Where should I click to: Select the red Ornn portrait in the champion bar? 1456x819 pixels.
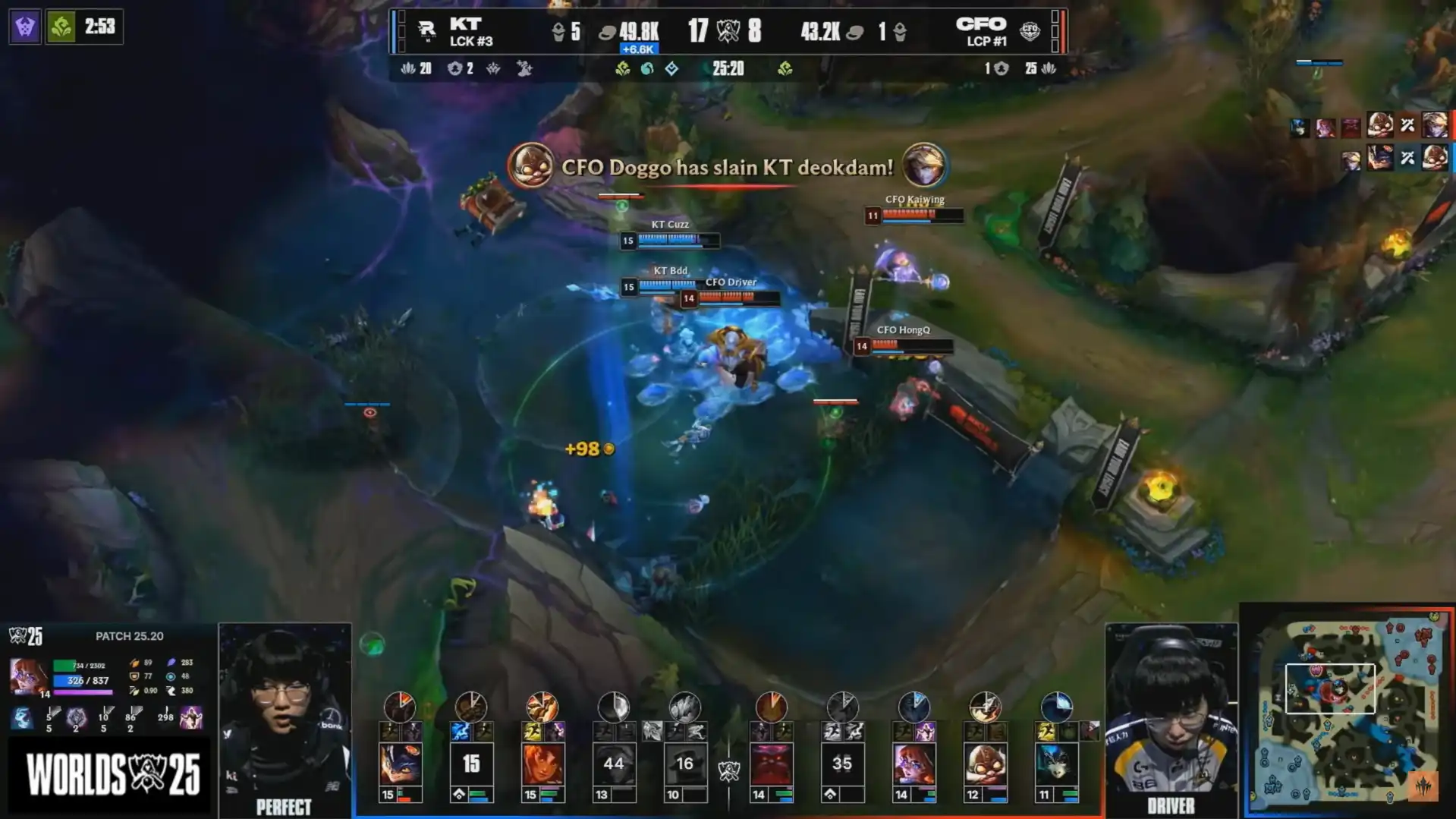pyautogui.click(x=772, y=764)
